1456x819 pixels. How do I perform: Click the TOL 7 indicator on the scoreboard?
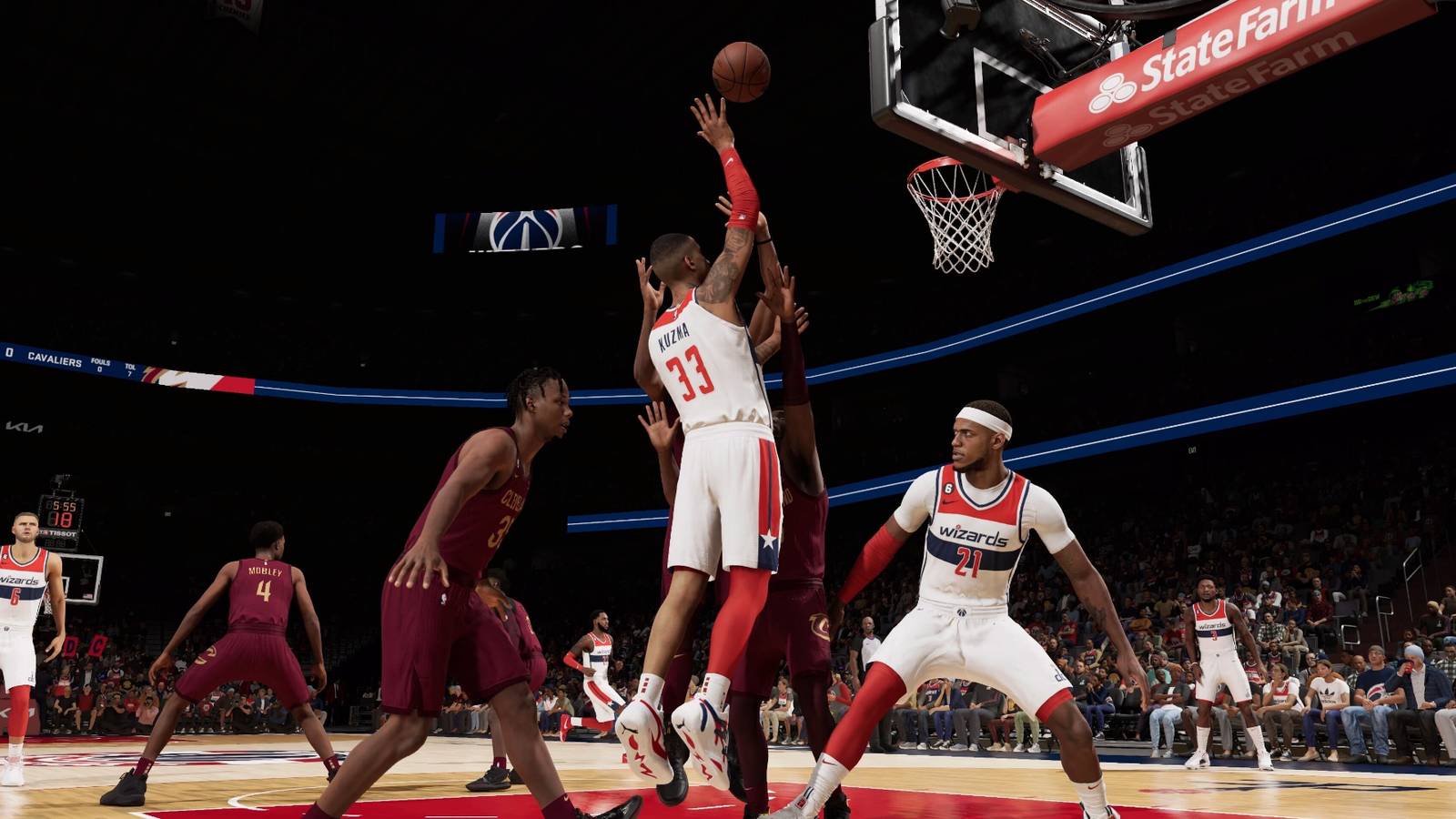point(130,370)
